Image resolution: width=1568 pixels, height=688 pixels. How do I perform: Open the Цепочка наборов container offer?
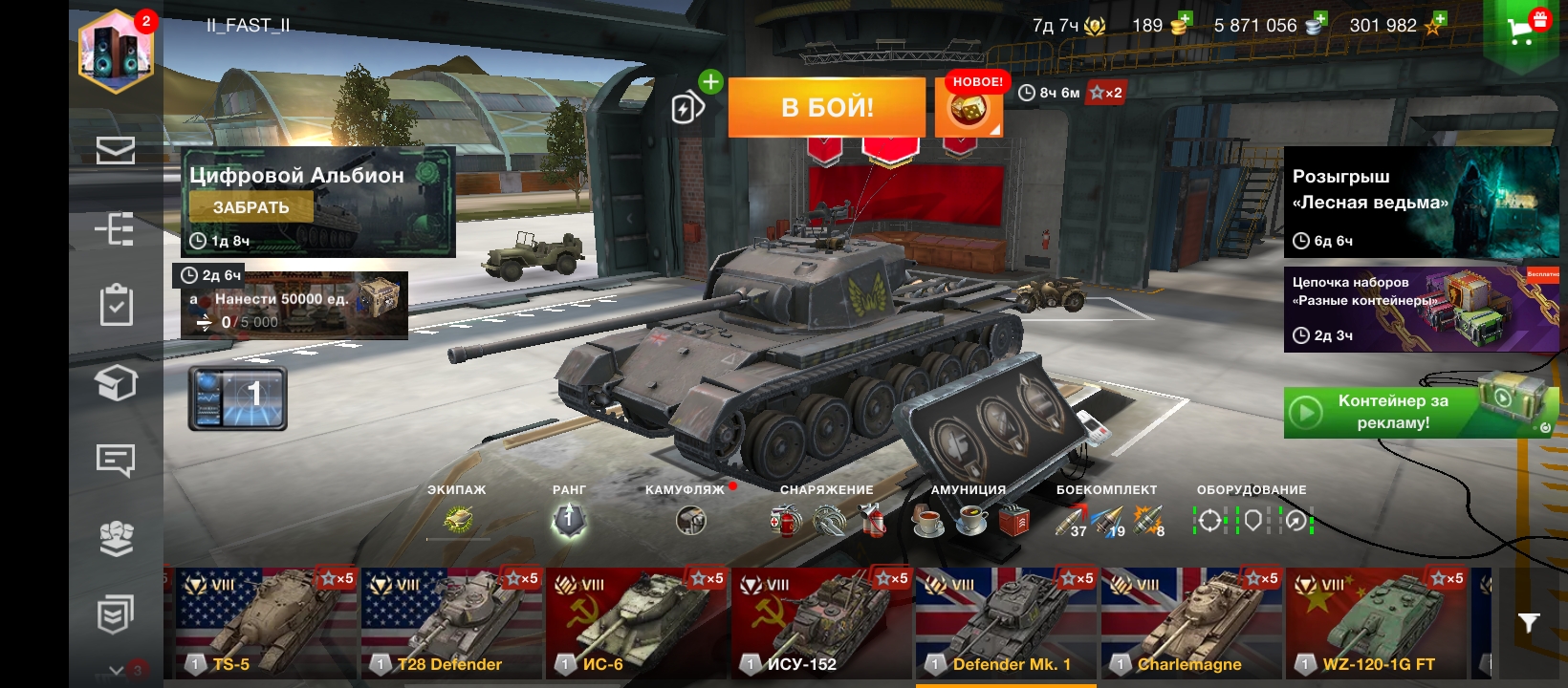tap(1421, 310)
